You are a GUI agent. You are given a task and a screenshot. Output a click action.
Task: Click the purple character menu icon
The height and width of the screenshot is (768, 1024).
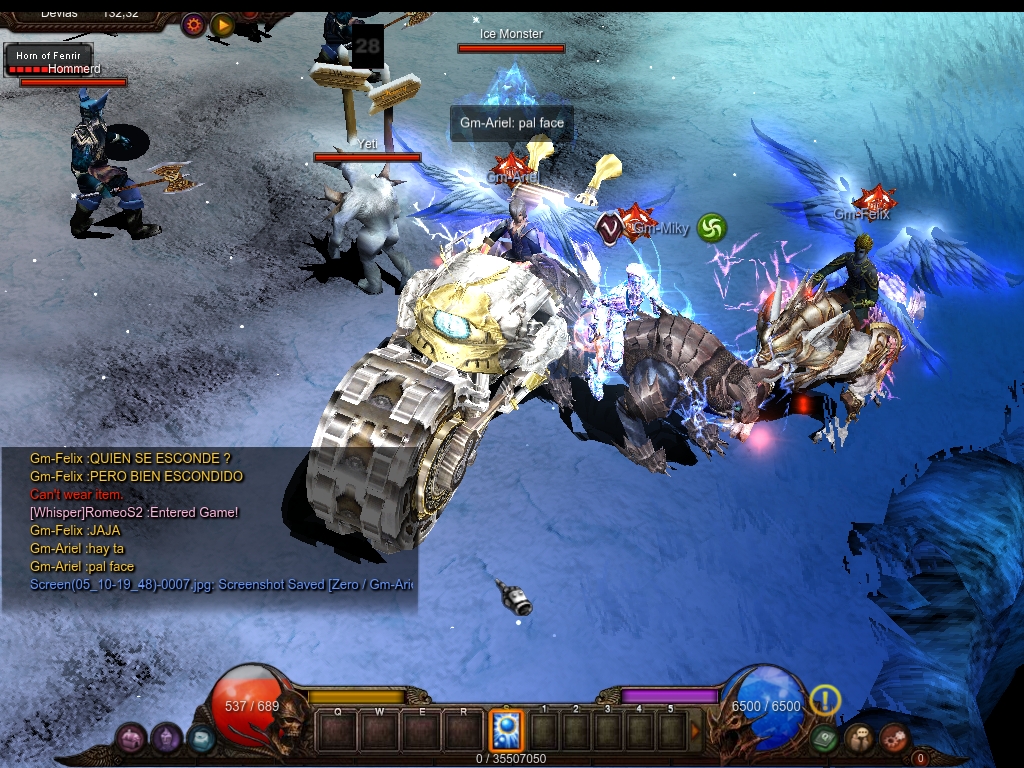click(x=166, y=739)
